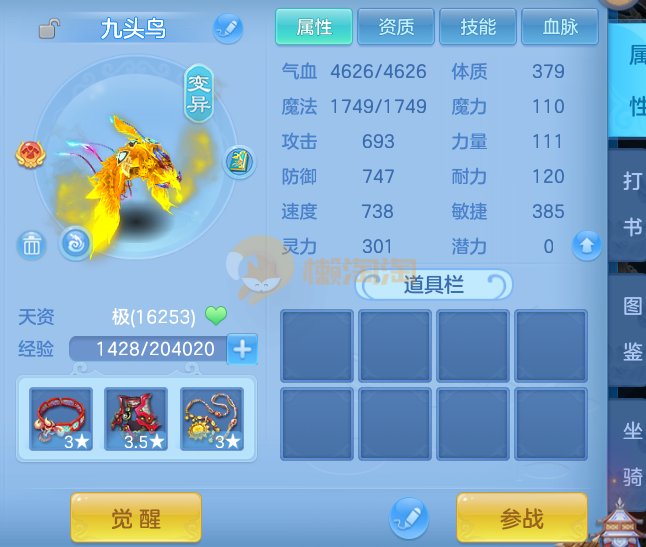The width and height of the screenshot is (646, 547).
Task: Rename the pet with the pencil beside 九头鸟
Action: (228, 28)
